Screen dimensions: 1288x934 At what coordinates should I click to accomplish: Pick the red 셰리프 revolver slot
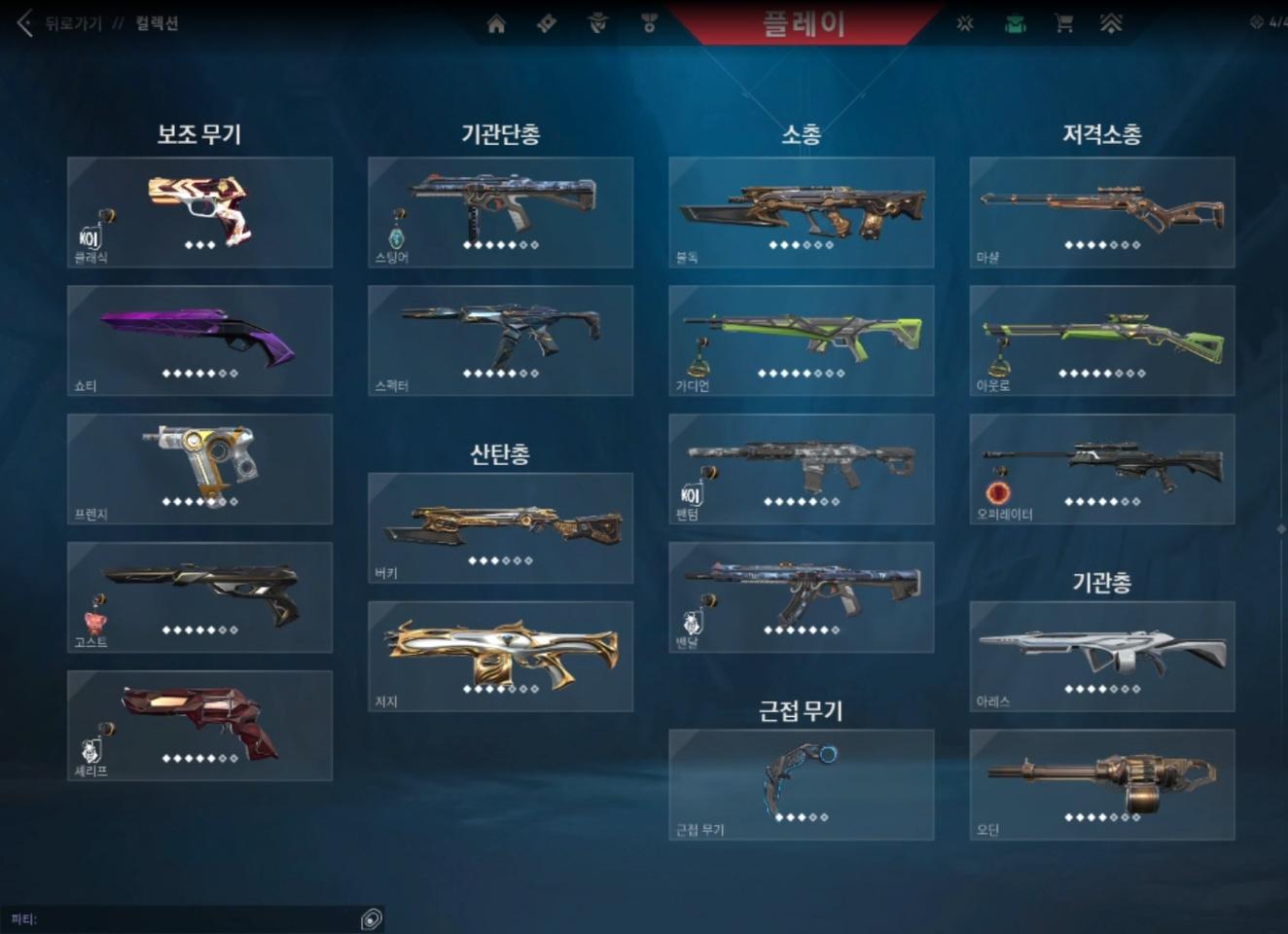pyautogui.click(x=199, y=726)
